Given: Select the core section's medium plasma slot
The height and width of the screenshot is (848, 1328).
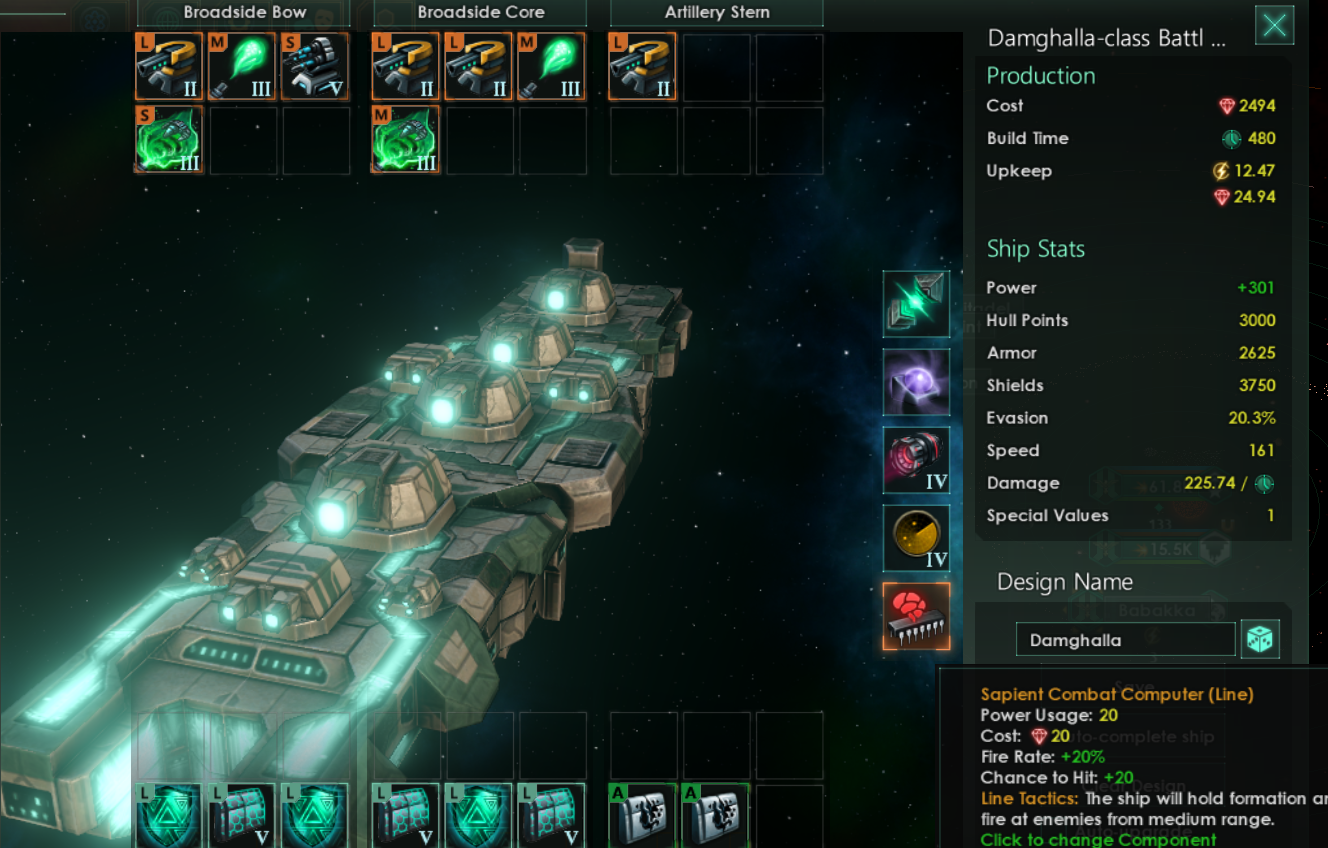Looking at the screenshot, I should pyautogui.click(x=551, y=67).
